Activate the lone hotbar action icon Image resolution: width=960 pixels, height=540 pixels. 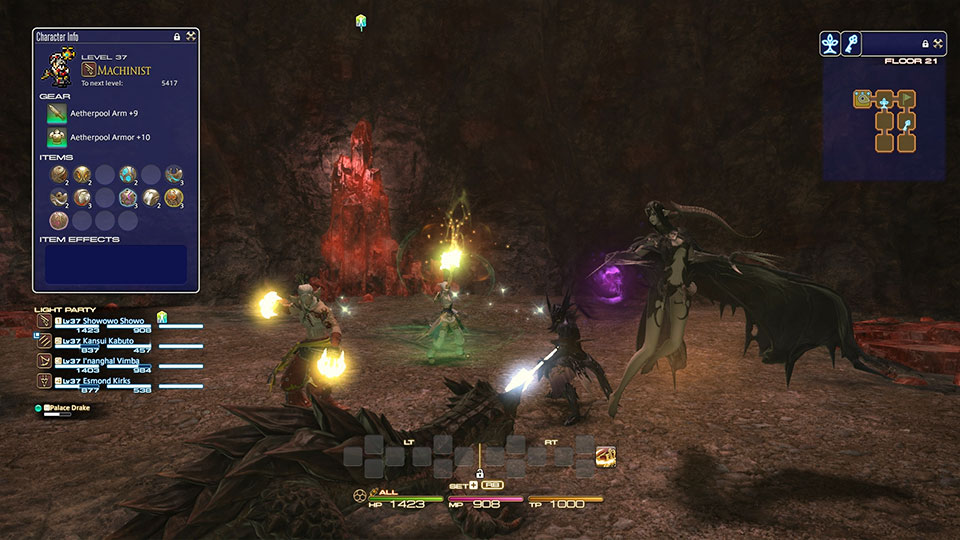[x=605, y=457]
